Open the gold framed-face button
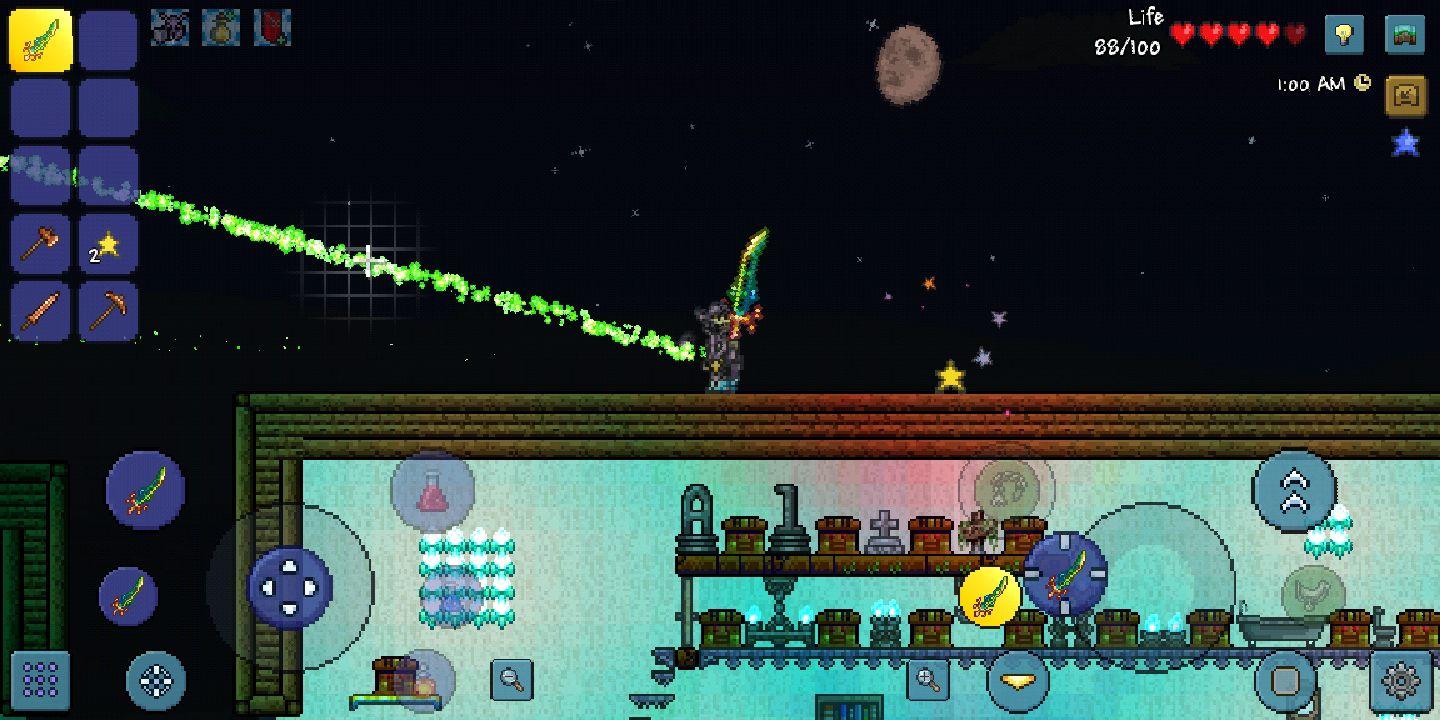Viewport: 1440px width, 720px height. (x=1405, y=96)
